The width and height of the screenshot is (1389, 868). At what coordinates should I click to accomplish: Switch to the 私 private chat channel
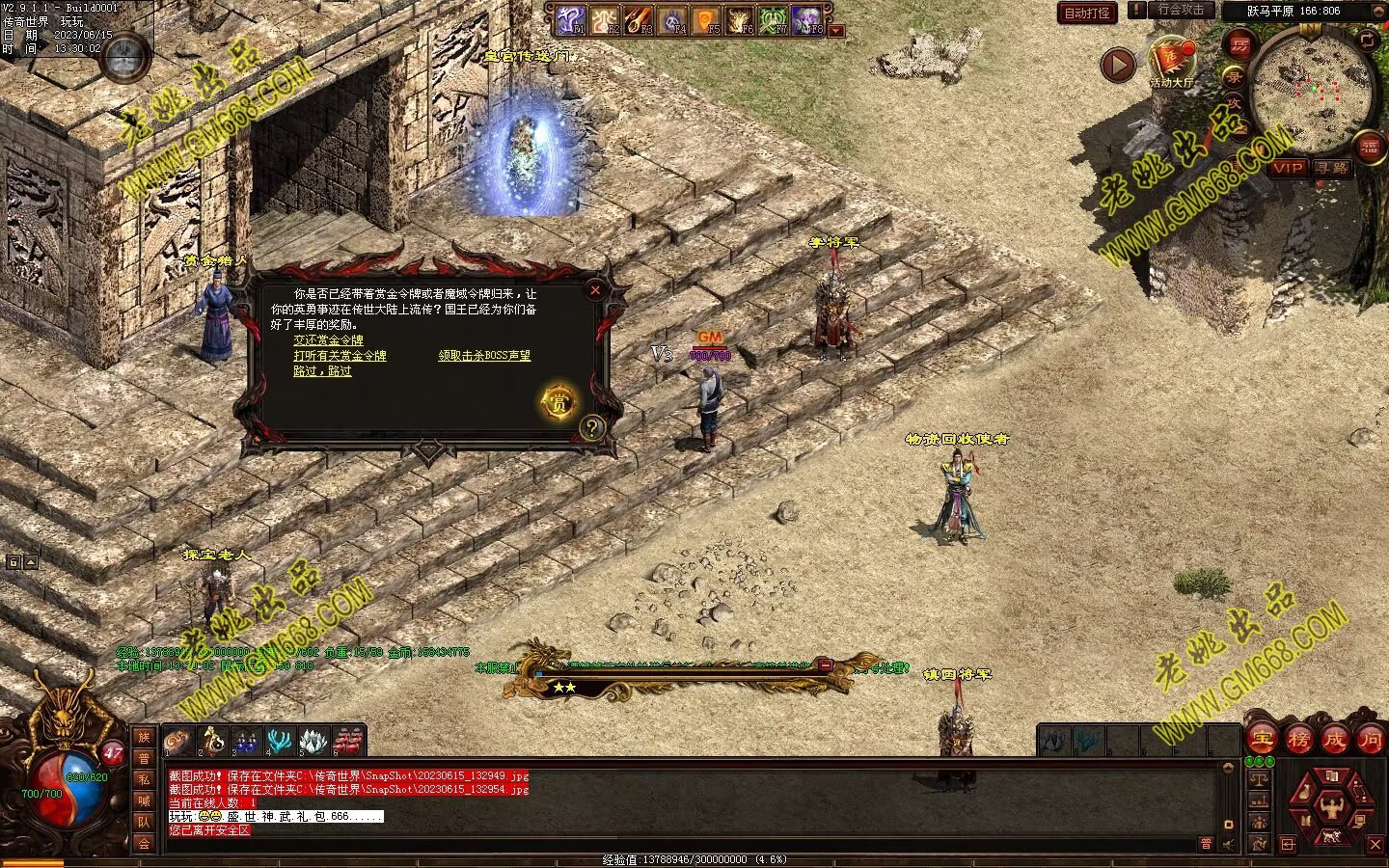click(x=144, y=779)
